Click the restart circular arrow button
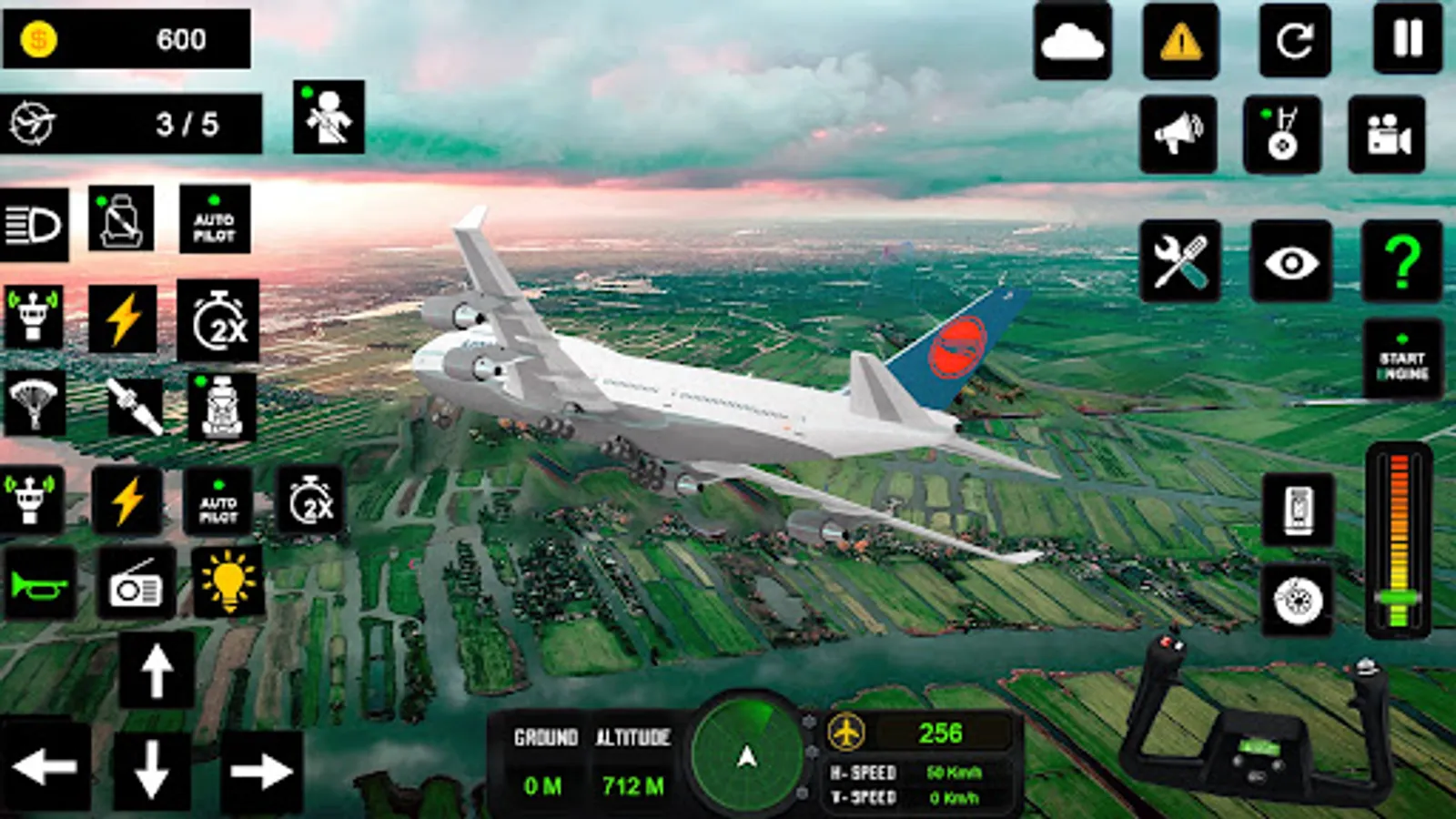 [x=1295, y=41]
